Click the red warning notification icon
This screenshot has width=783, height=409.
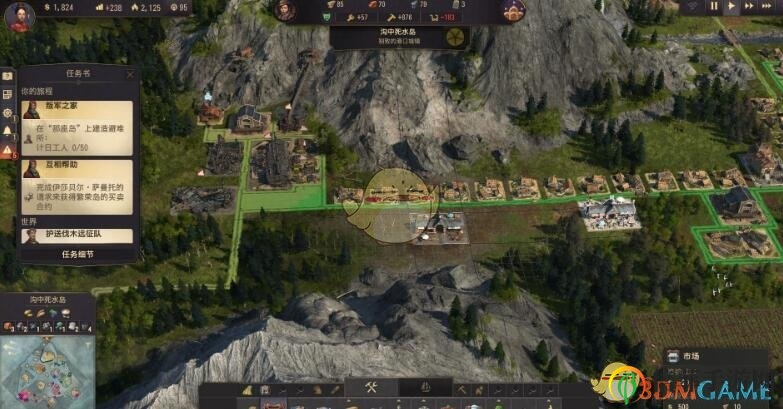pos(7,151)
